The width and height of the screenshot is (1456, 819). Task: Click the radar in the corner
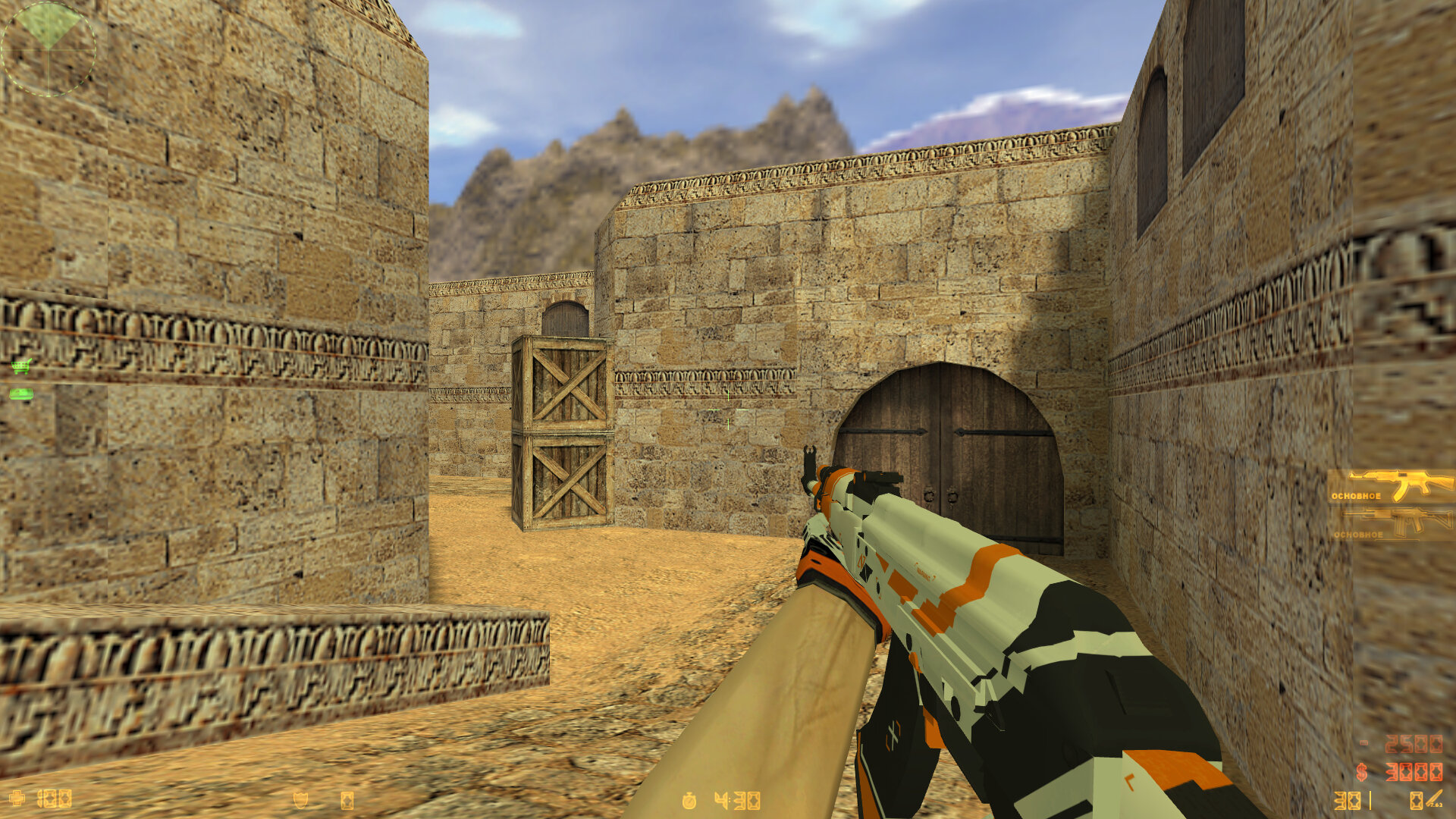[x=49, y=49]
